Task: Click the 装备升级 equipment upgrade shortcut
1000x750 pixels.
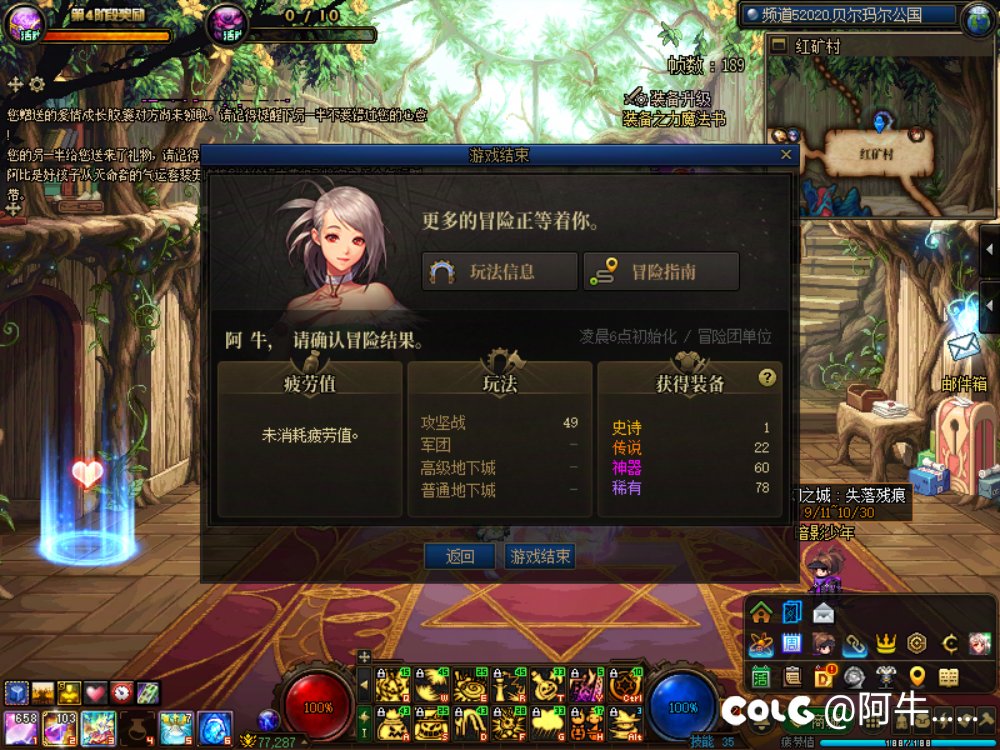Action: pyautogui.click(x=667, y=99)
